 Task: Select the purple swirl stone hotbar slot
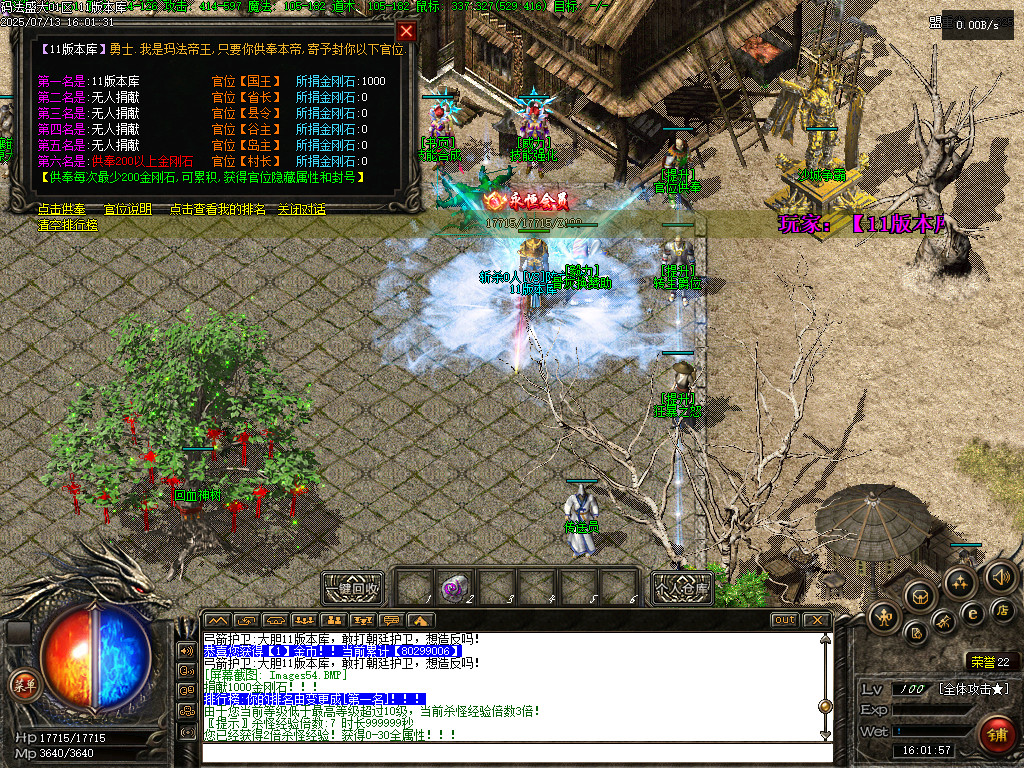(x=456, y=587)
